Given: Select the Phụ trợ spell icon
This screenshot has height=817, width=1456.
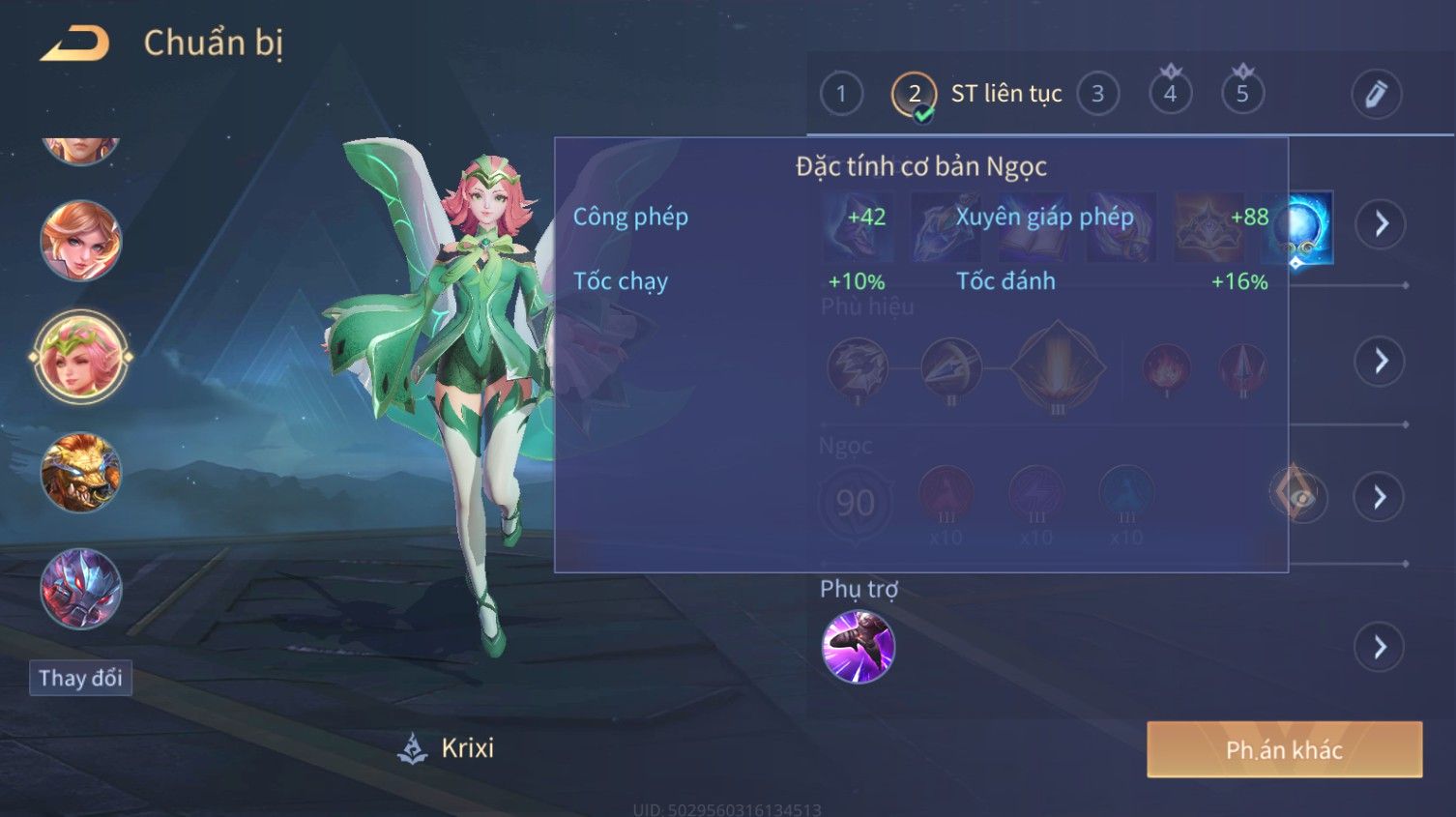Looking at the screenshot, I should point(859,647).
